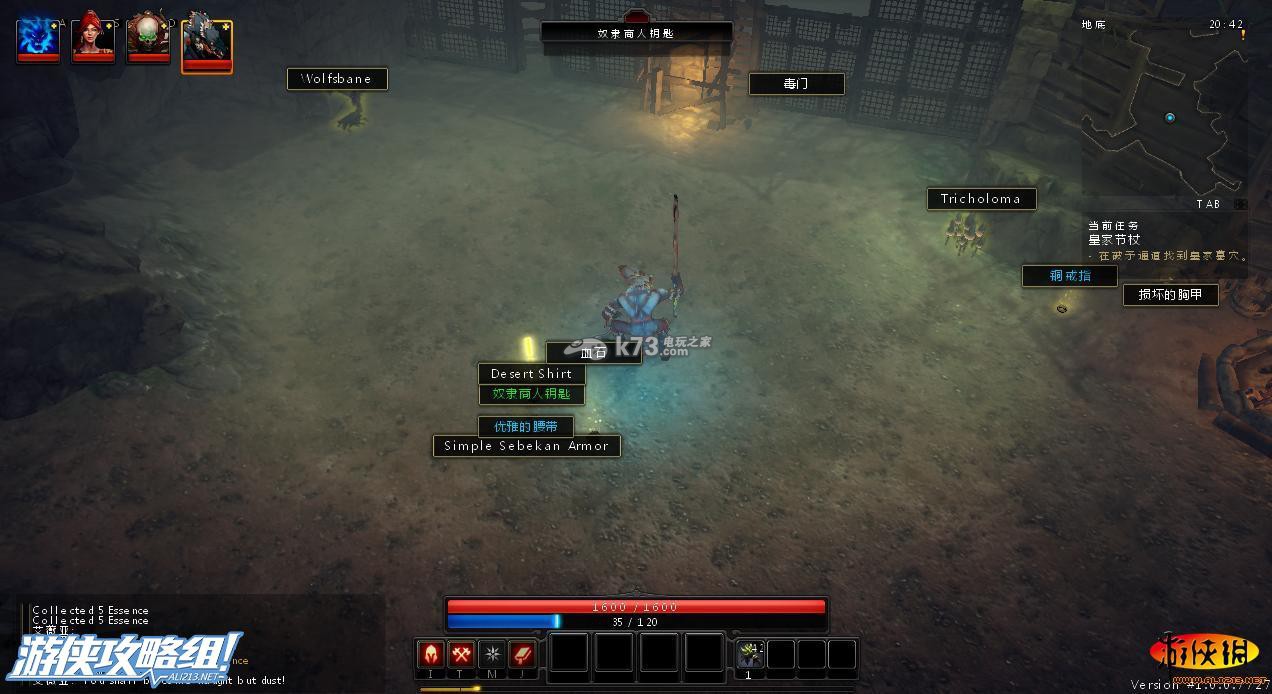Pick up the Wolfsbane label

pyautogui.click(x=337, y=79)
